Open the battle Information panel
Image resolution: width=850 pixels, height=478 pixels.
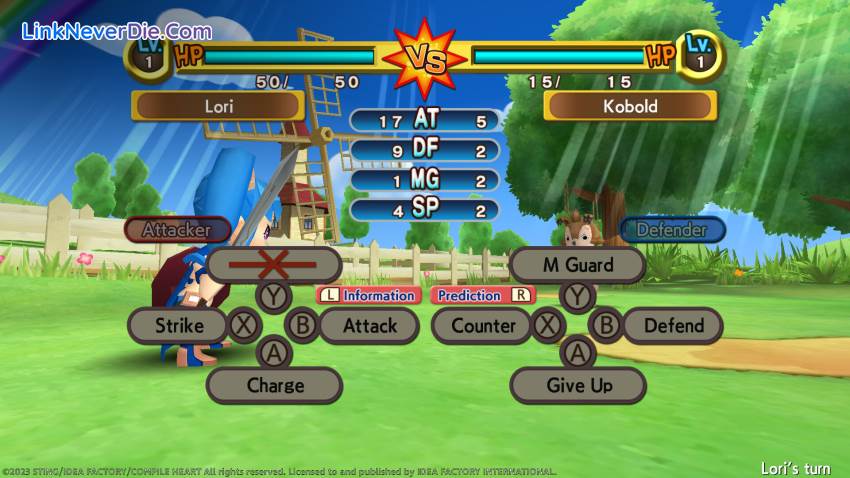pyautogui.click(x=368, y=295)
